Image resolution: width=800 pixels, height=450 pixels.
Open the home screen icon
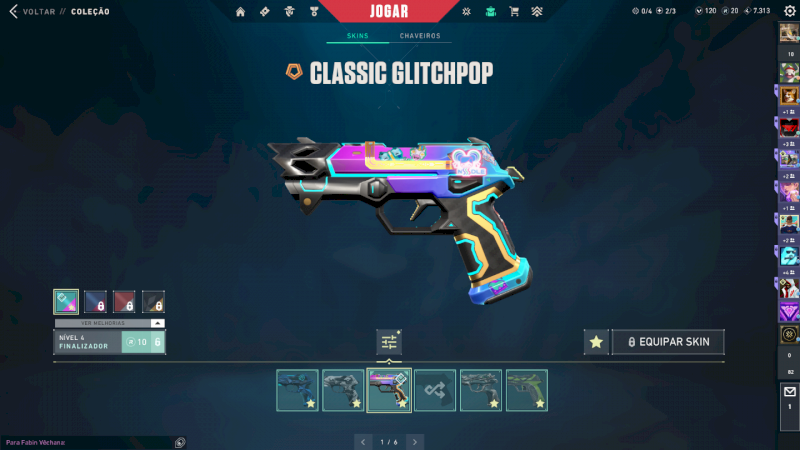pos(240,12)
